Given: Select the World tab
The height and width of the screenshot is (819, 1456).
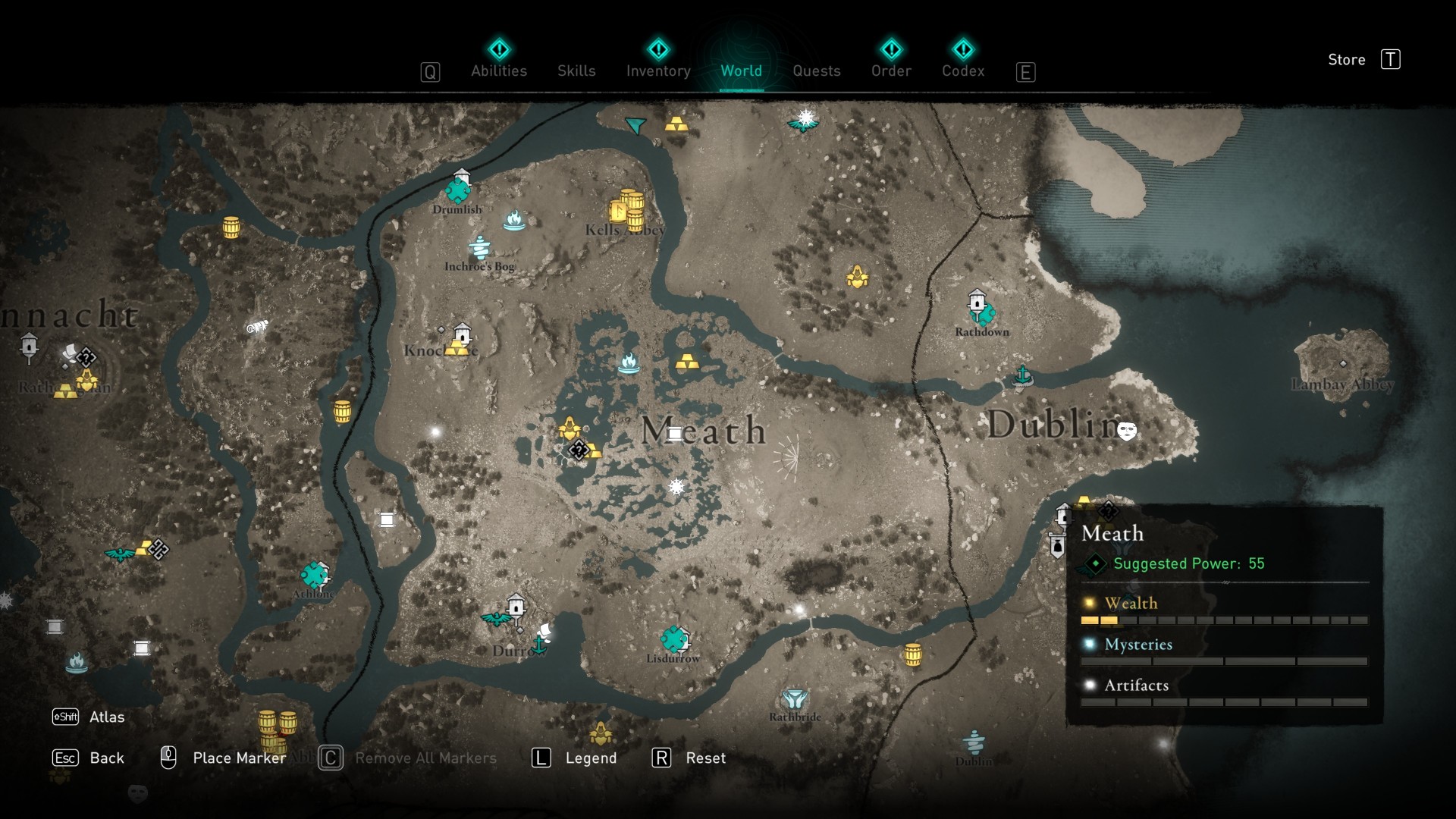Looking at the screenshot, I should click(741, 71).
